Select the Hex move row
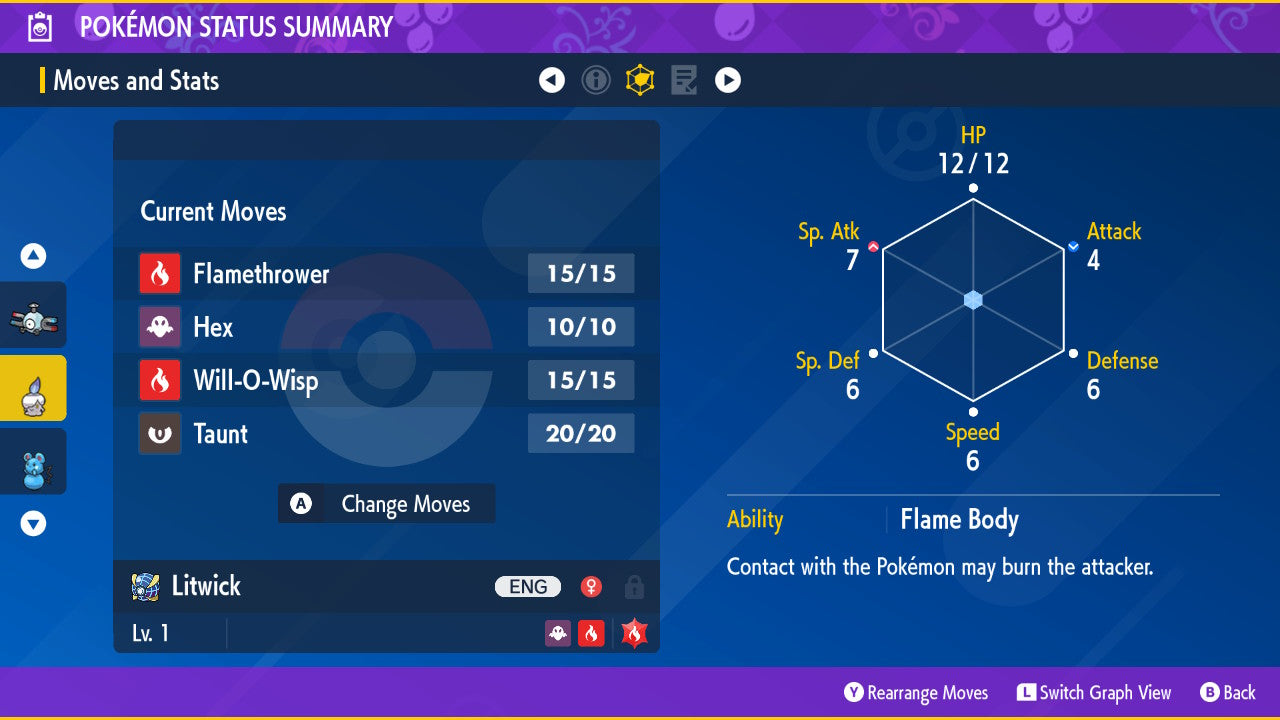1280x720 pixels. [386, 327]
